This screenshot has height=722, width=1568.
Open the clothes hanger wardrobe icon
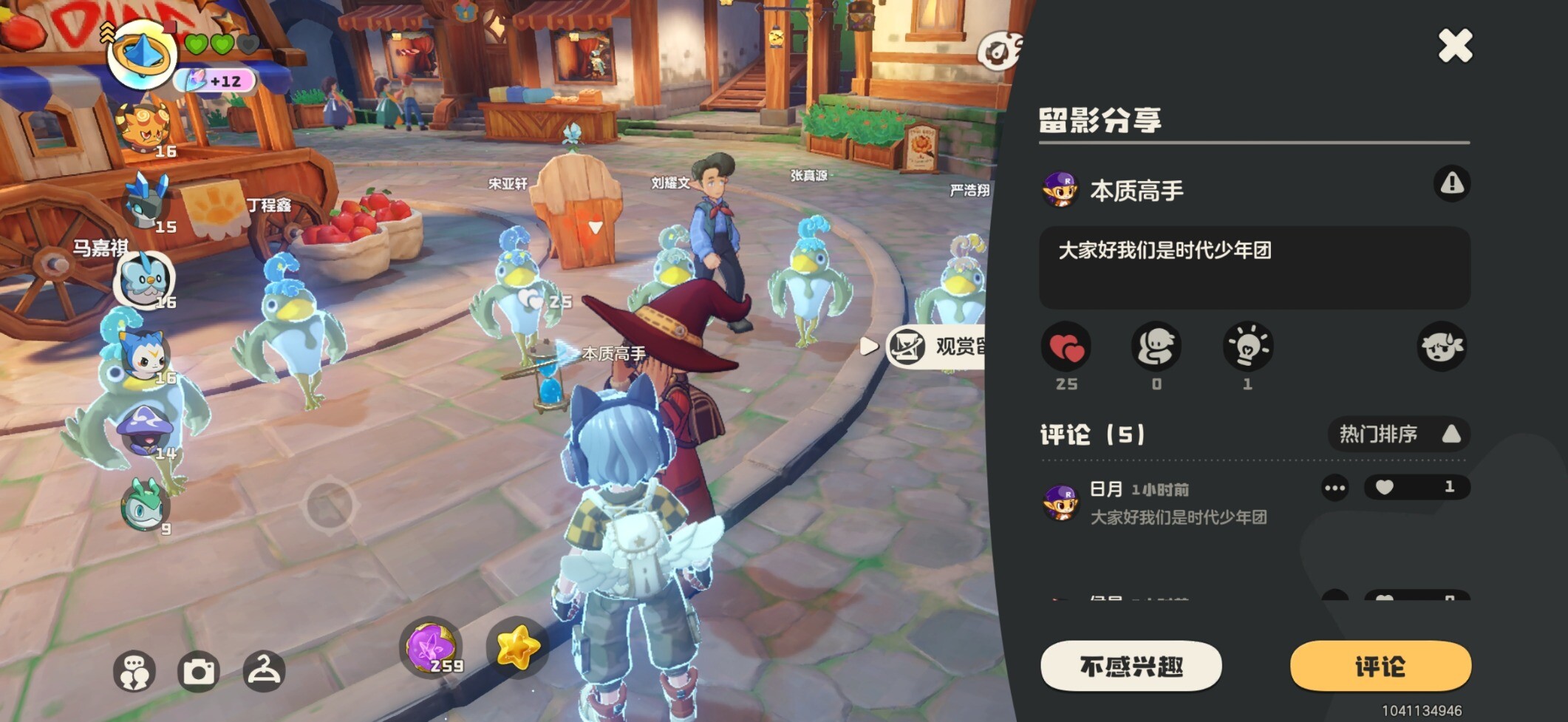click(x=264, y=671)
